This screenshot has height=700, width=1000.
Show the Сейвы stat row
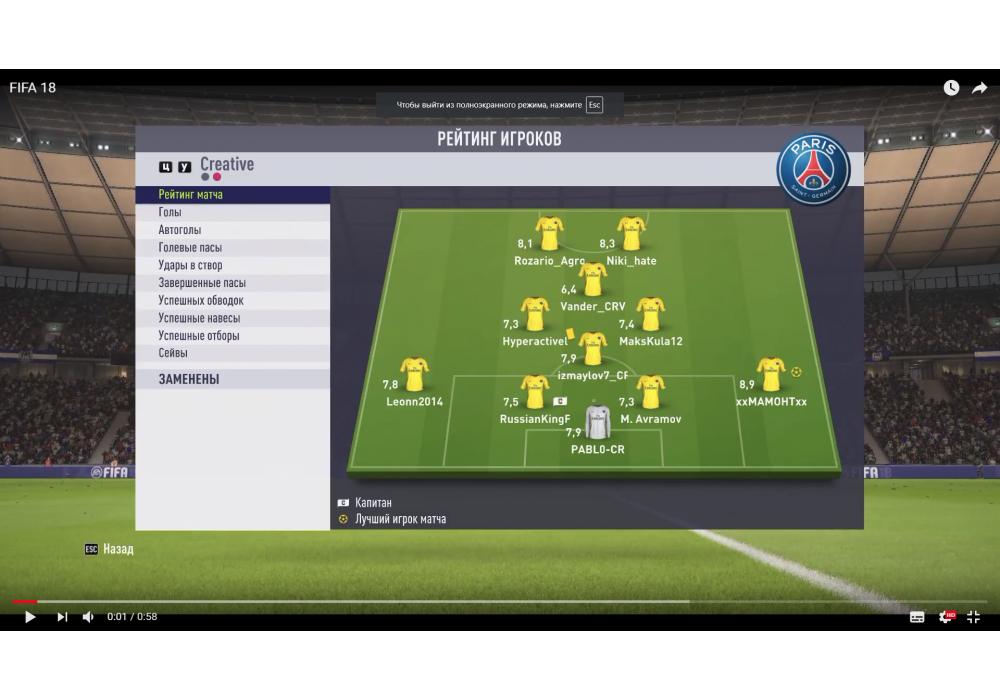point(232,353)
